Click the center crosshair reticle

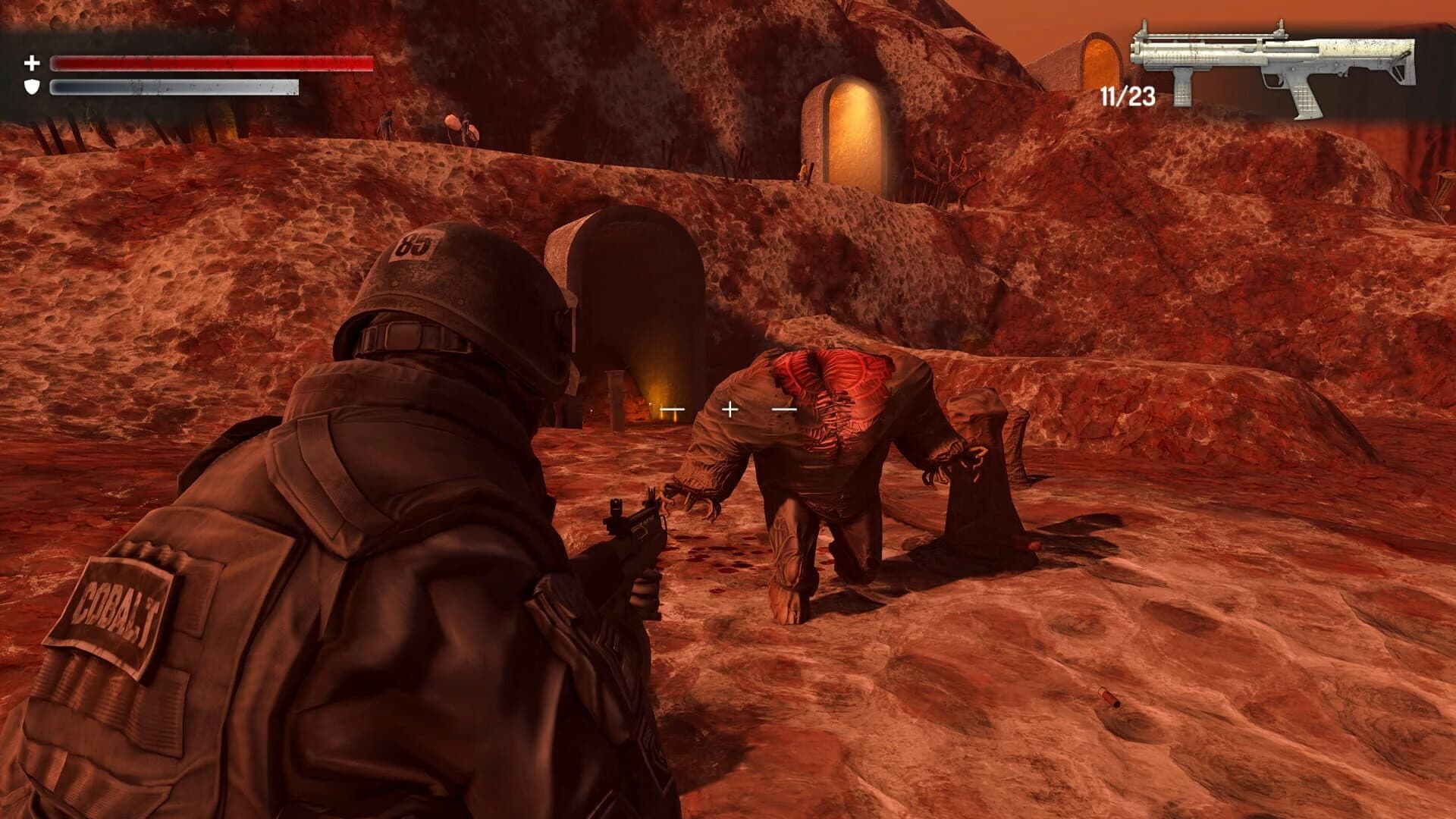pos(729,409)
